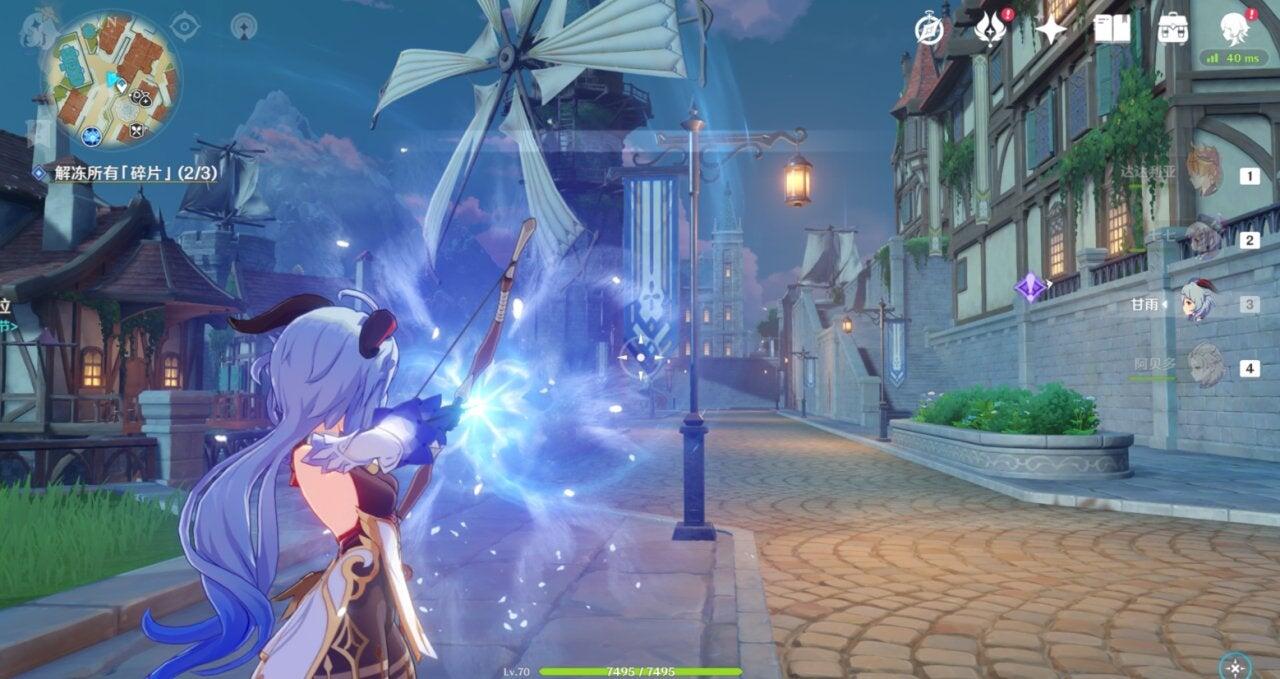Click the blue snowflake marker on the minimap
Image resolution: width=1280 pixels, height=679 pixels.
(92, 136)
